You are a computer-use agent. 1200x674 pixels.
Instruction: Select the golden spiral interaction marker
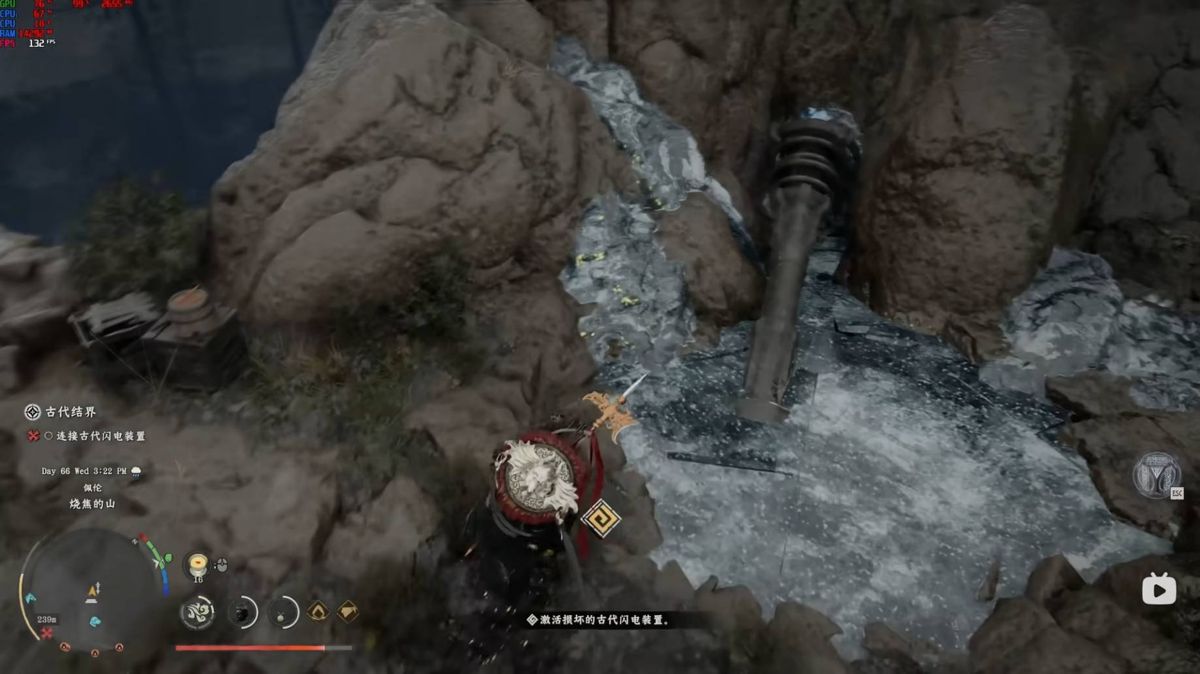pos(600,517)
